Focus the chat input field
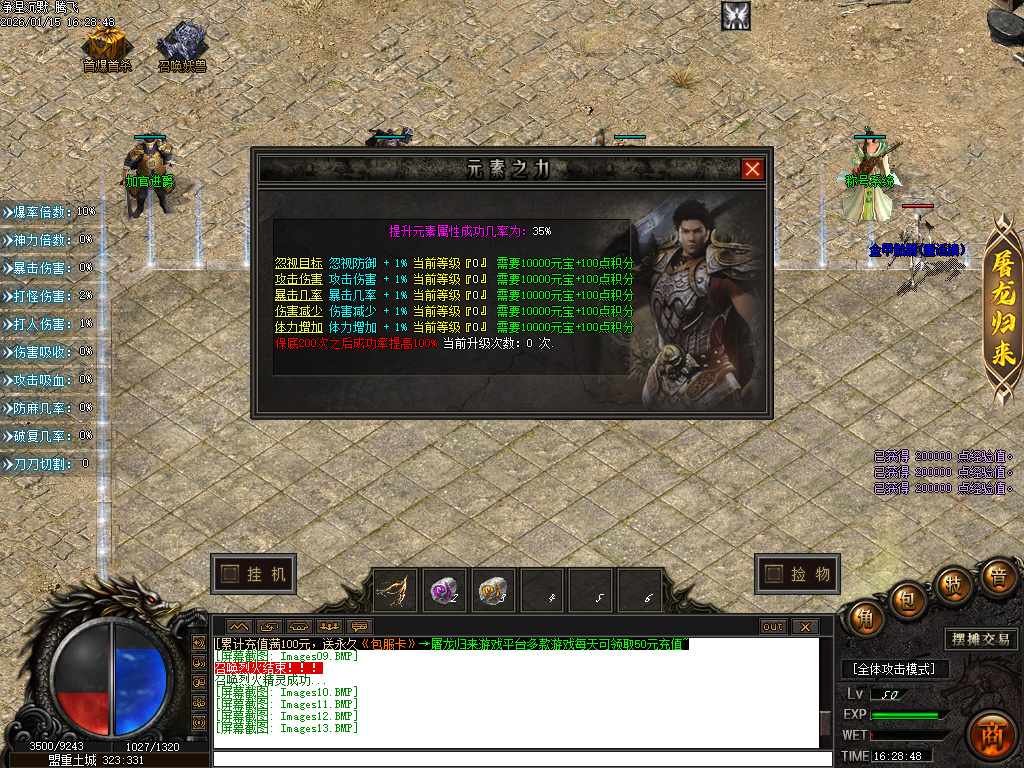This screenshot has height=768, width=1024. 520,758
